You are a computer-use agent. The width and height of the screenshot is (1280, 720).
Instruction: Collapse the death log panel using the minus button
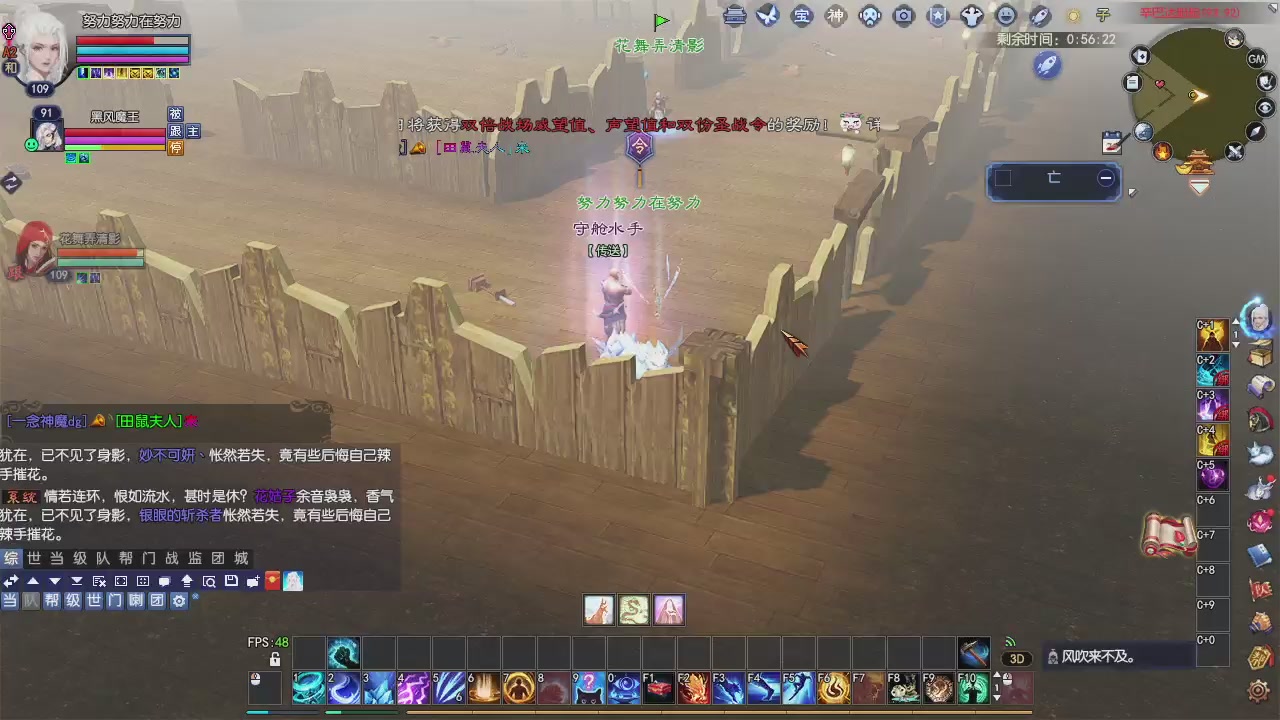[x=1105, y=177]
